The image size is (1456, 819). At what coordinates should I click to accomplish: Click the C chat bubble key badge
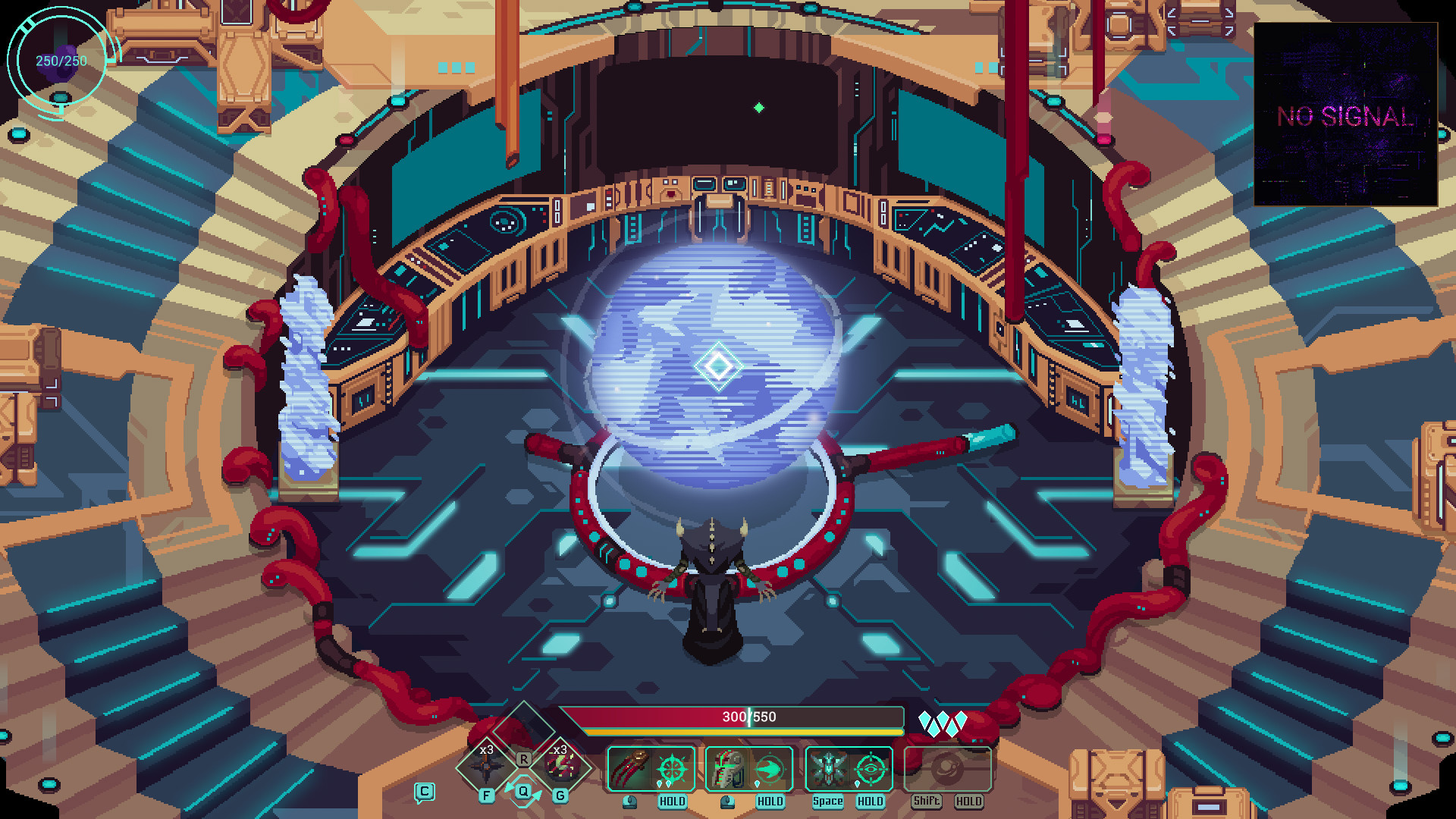[x=424, y=791]
